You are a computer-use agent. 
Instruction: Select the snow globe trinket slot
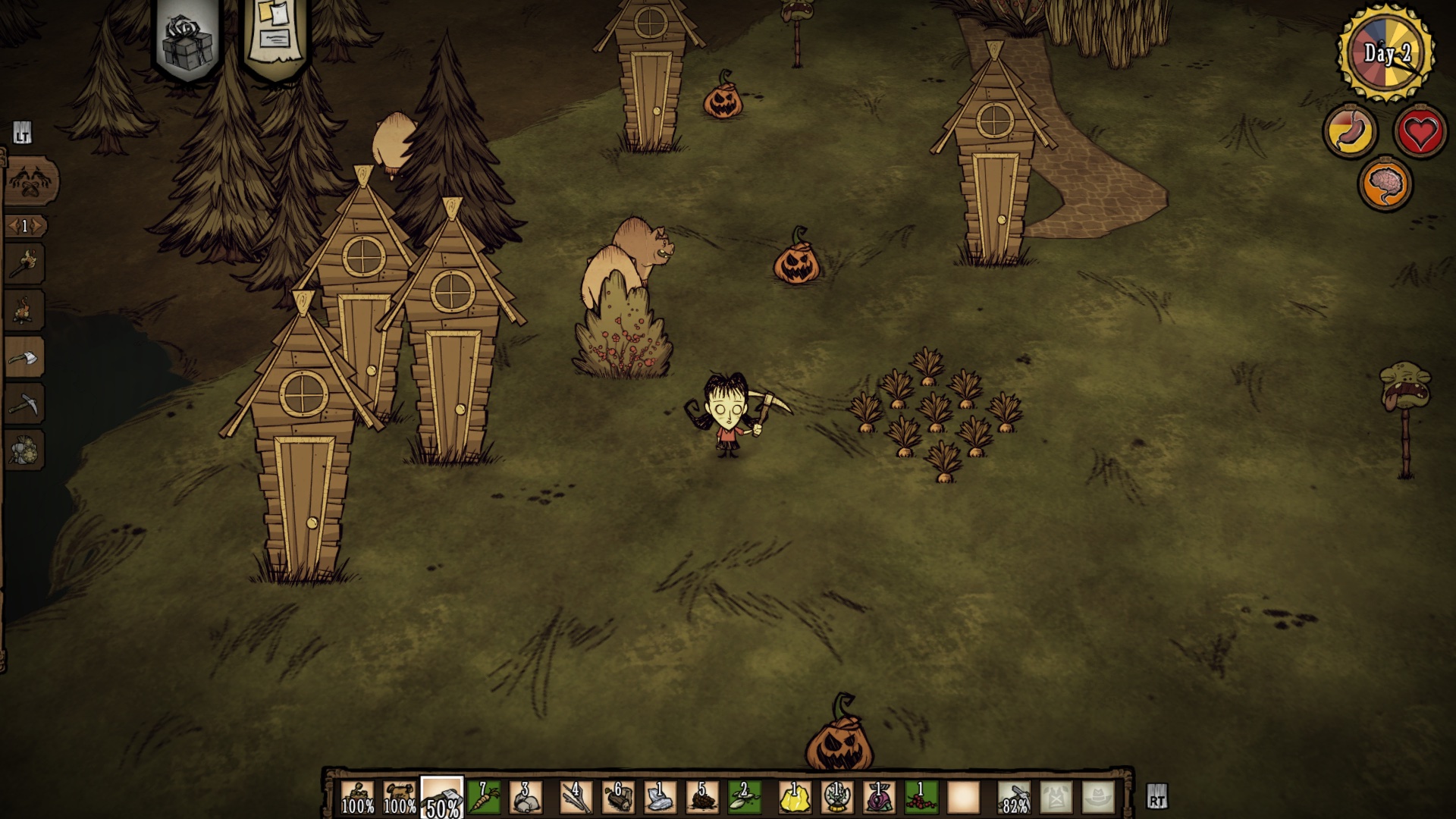[x=837, y=798]
